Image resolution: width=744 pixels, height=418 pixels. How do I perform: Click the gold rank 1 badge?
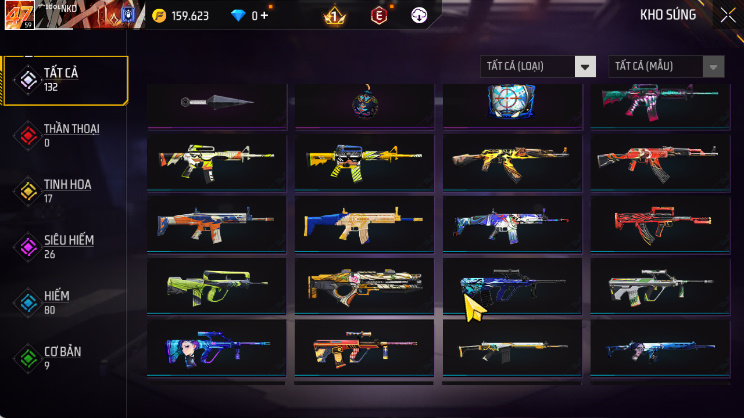click(335, 16)
